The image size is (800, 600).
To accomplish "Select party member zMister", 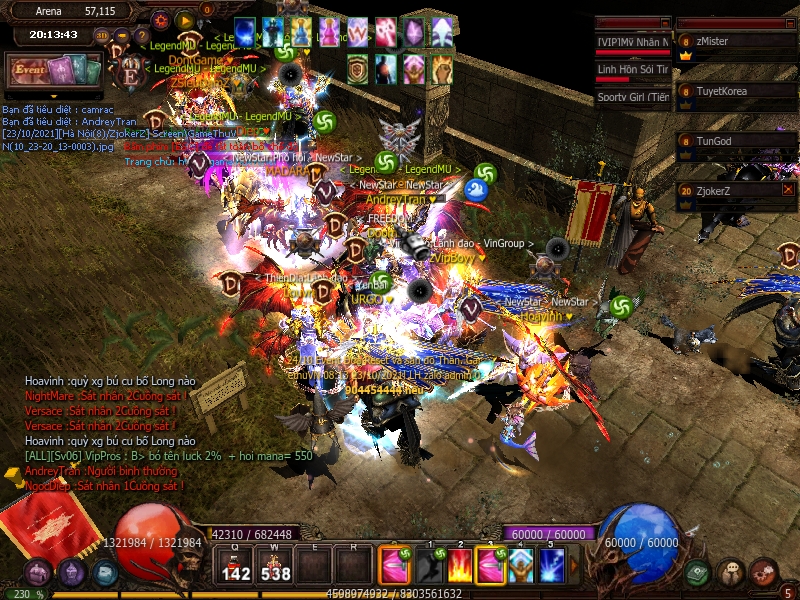I will pyautogui.click(x=736, y=41).
